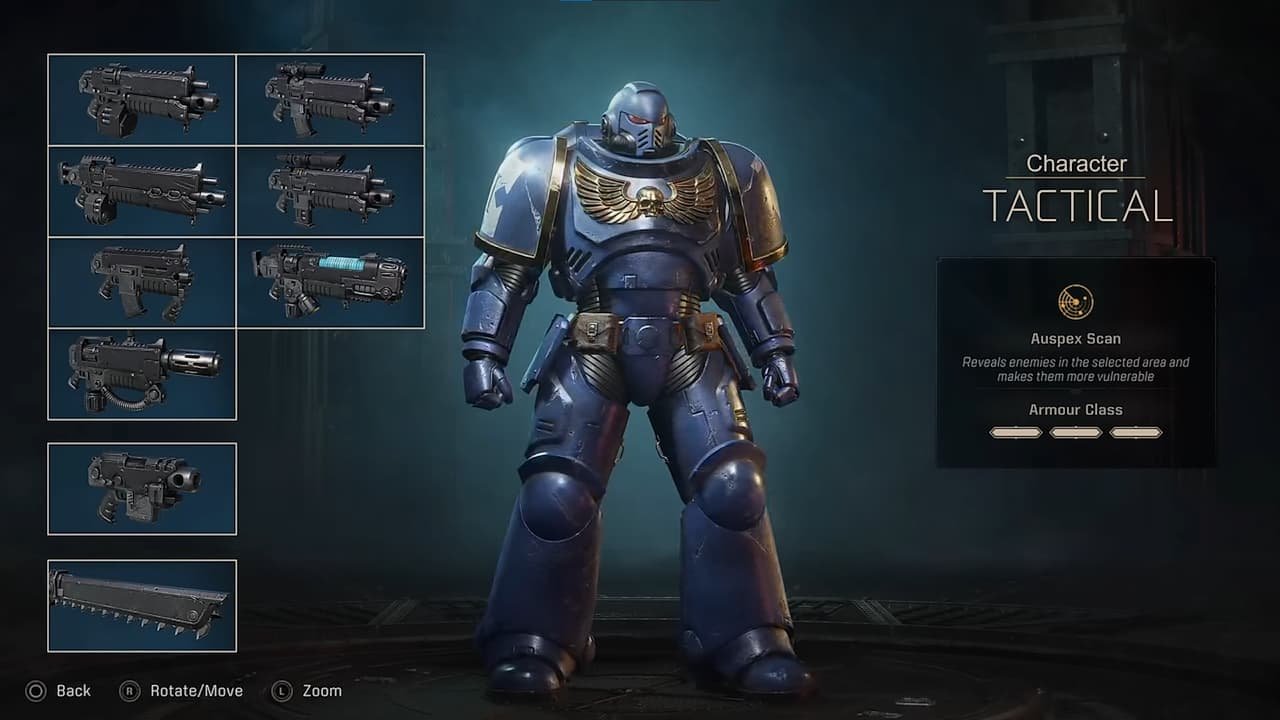Select the Chainsword melee weapon
Image resolution: width=1280 pixels, height=720 pixels.
[141, 601]
